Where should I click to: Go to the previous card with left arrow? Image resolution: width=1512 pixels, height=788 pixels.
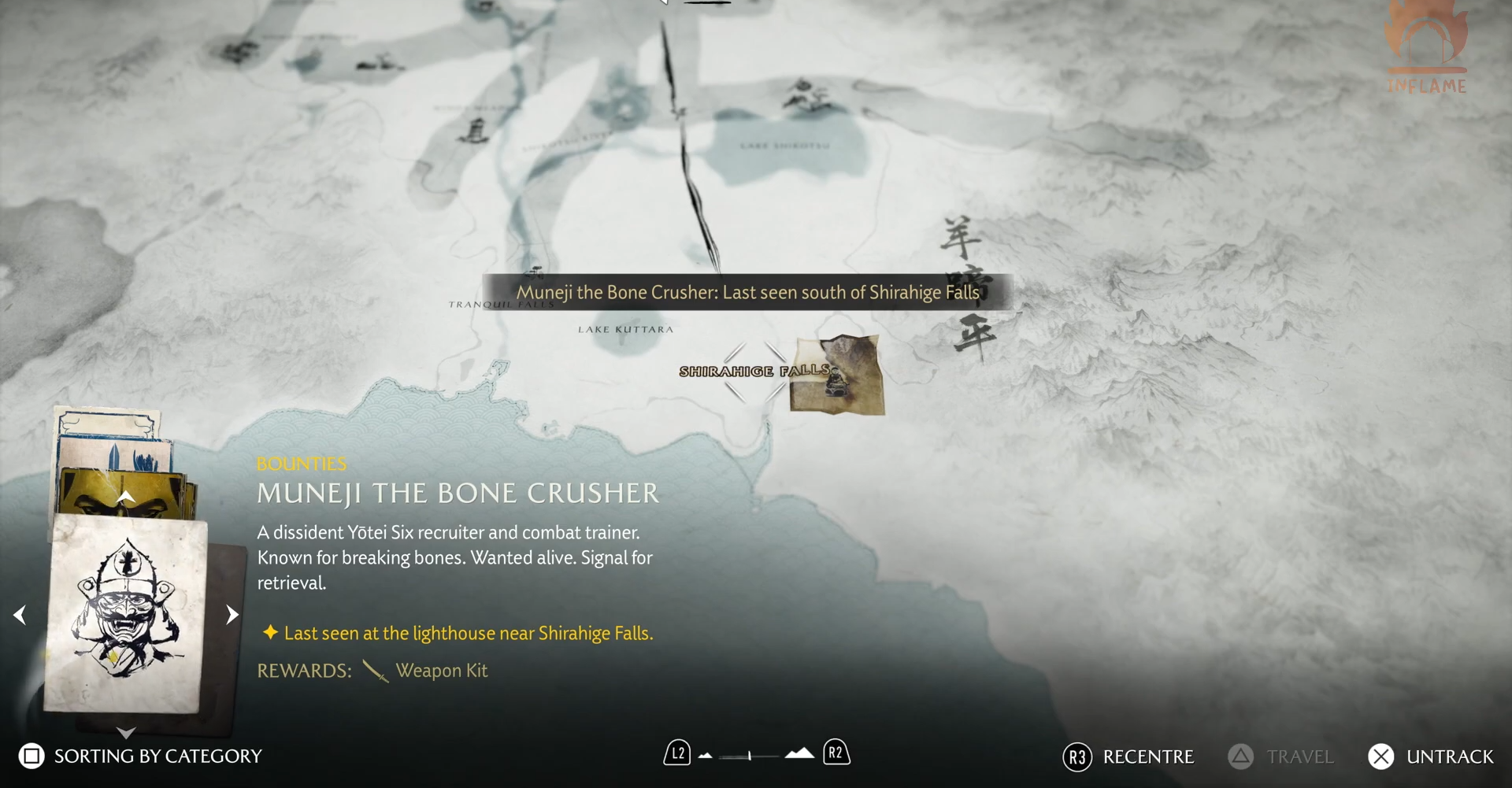click(x=20, y=615)
